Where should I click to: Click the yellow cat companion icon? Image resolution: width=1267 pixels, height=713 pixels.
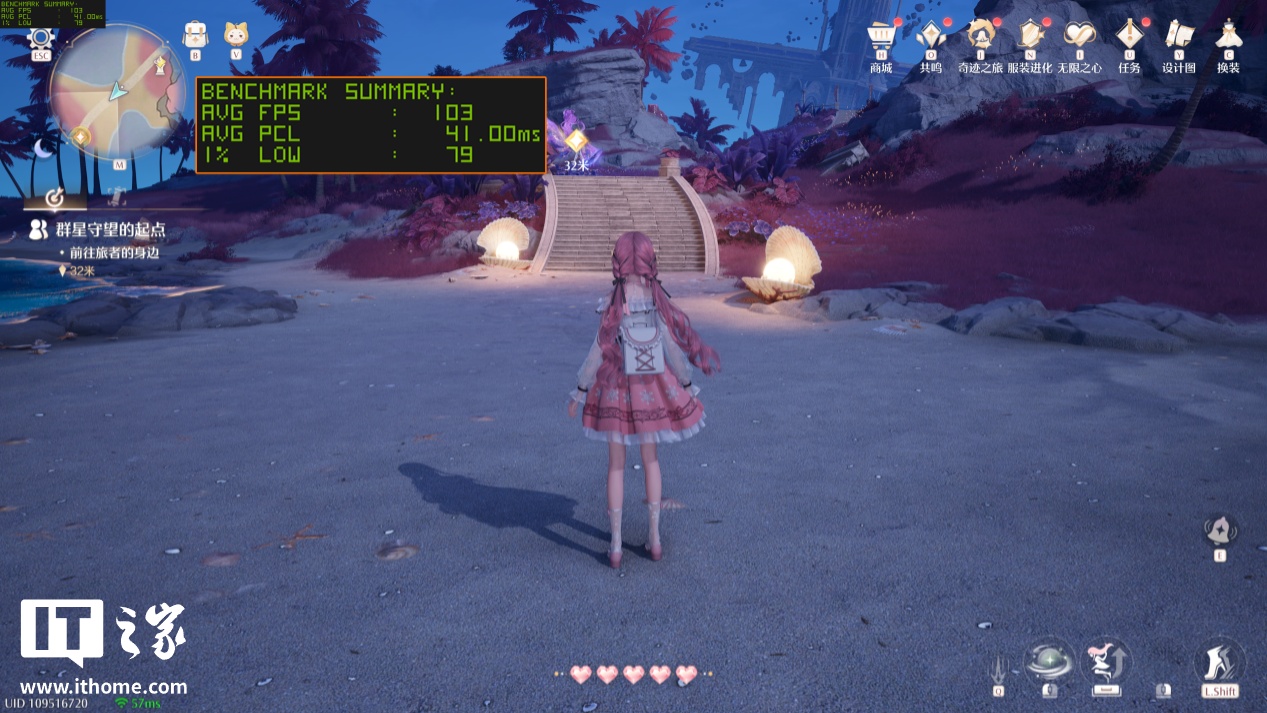tap(236, 35)
